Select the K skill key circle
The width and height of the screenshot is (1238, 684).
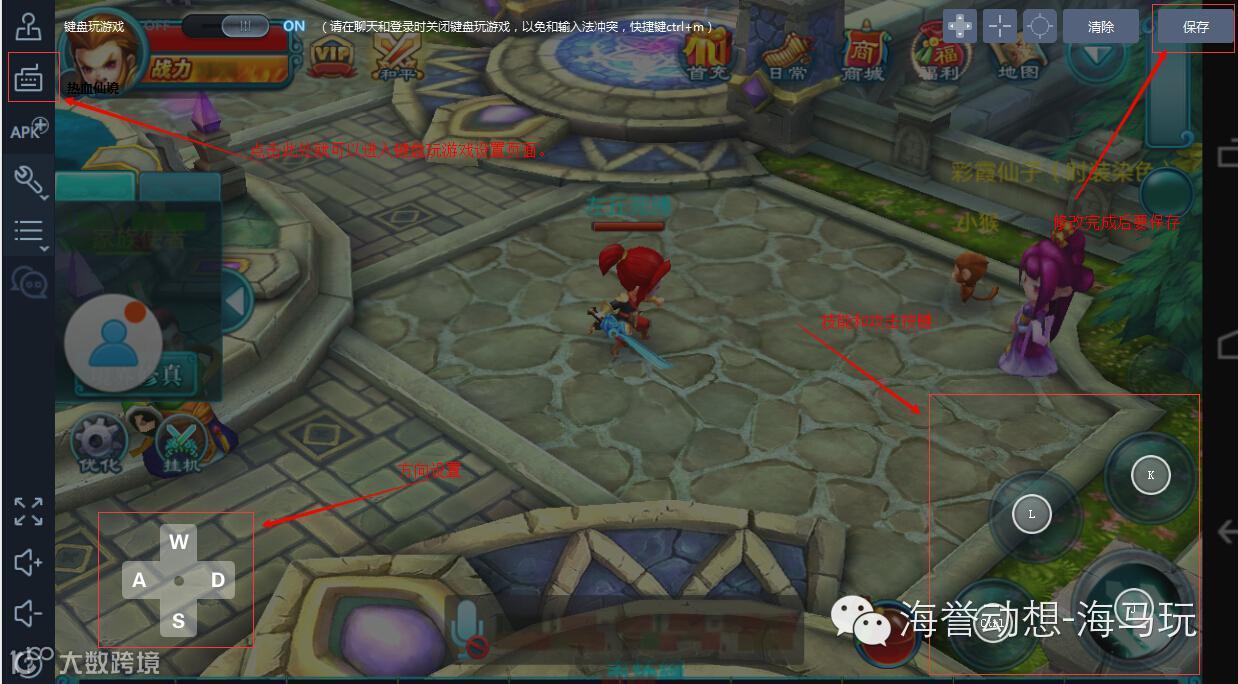coord(1150,475)
